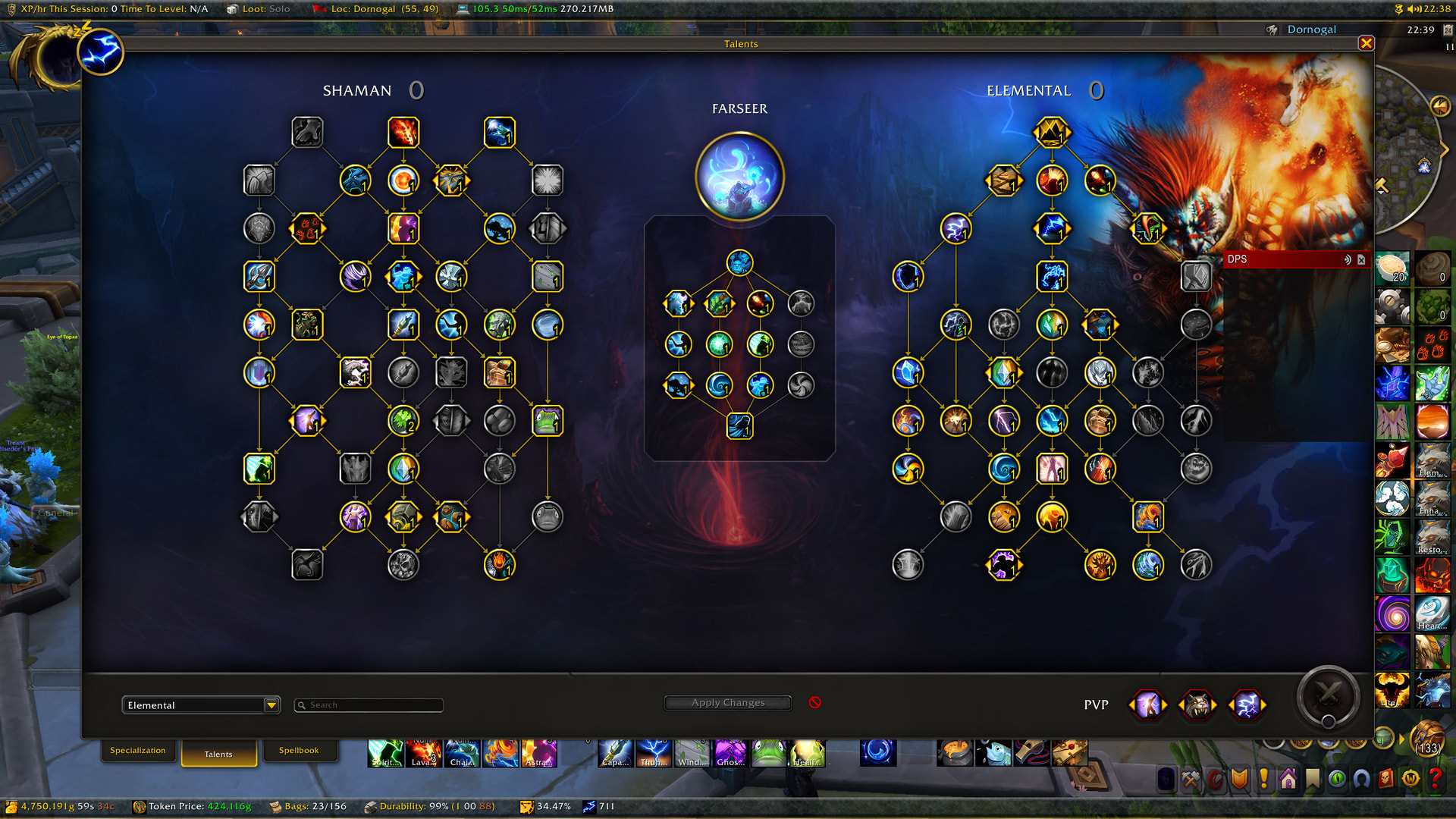Viewport: 1456px width, 819px height.
Task: Choose the first PVP talent slot
Action: click(x=1147, y=704)
